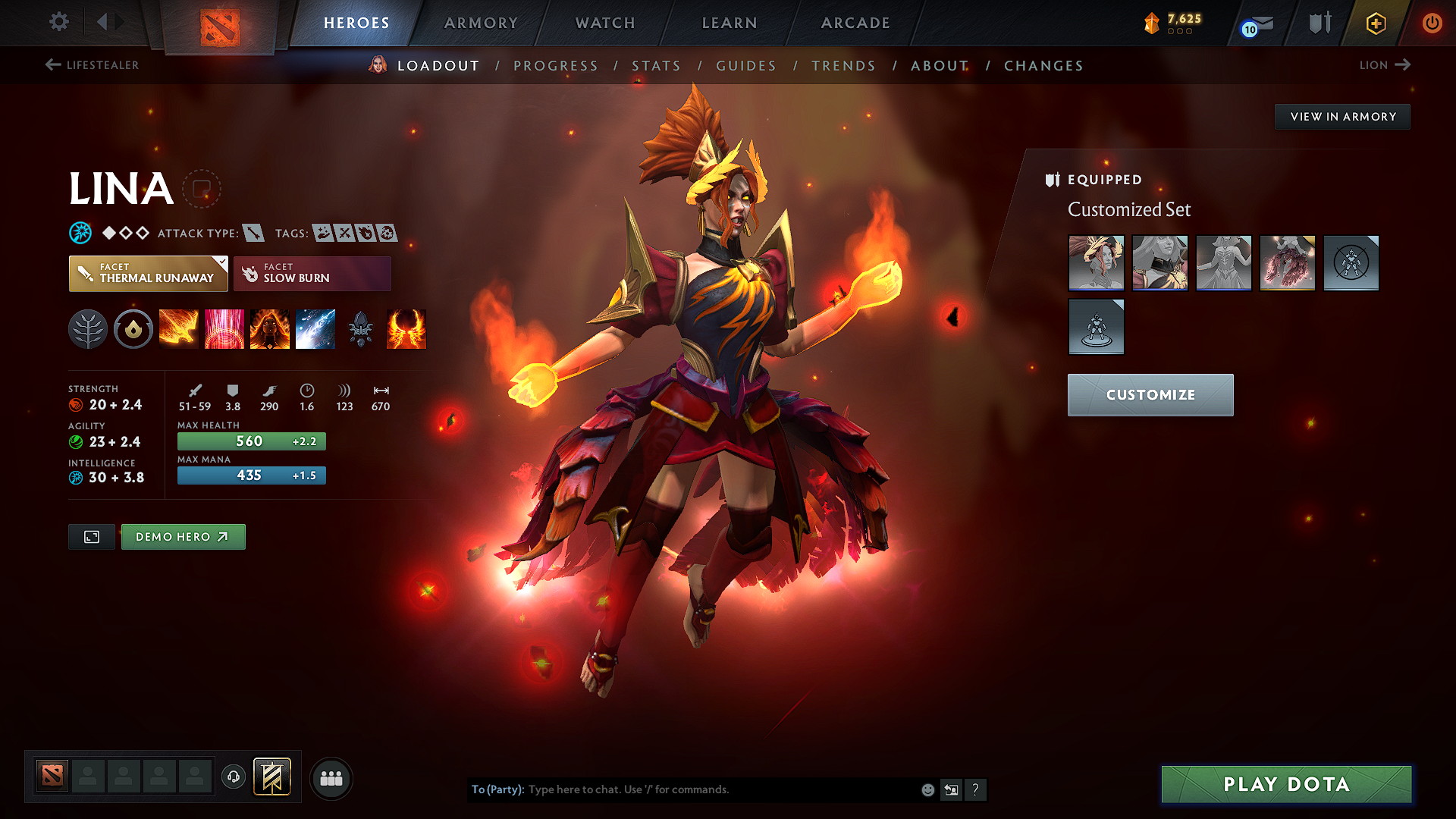1456x819 pixels.
Task: Switch to the Watch tab
Action: click(605, 23)
